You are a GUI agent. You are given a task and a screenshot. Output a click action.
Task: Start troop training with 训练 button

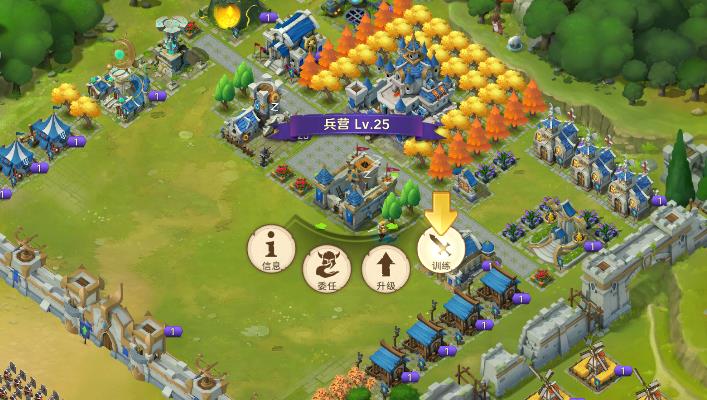[441, 247]
